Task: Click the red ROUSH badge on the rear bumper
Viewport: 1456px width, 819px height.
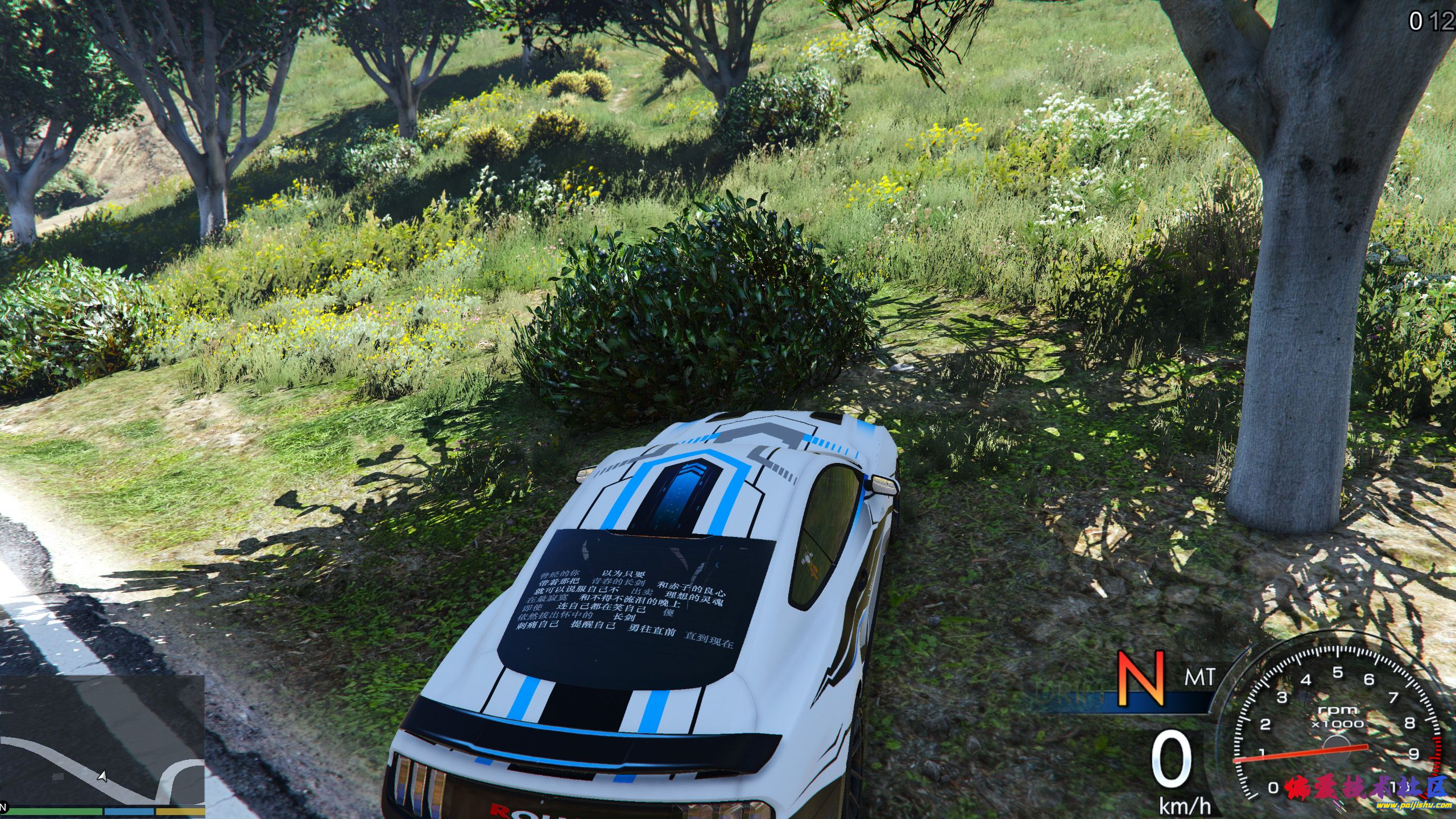Action: click(500, 813)
